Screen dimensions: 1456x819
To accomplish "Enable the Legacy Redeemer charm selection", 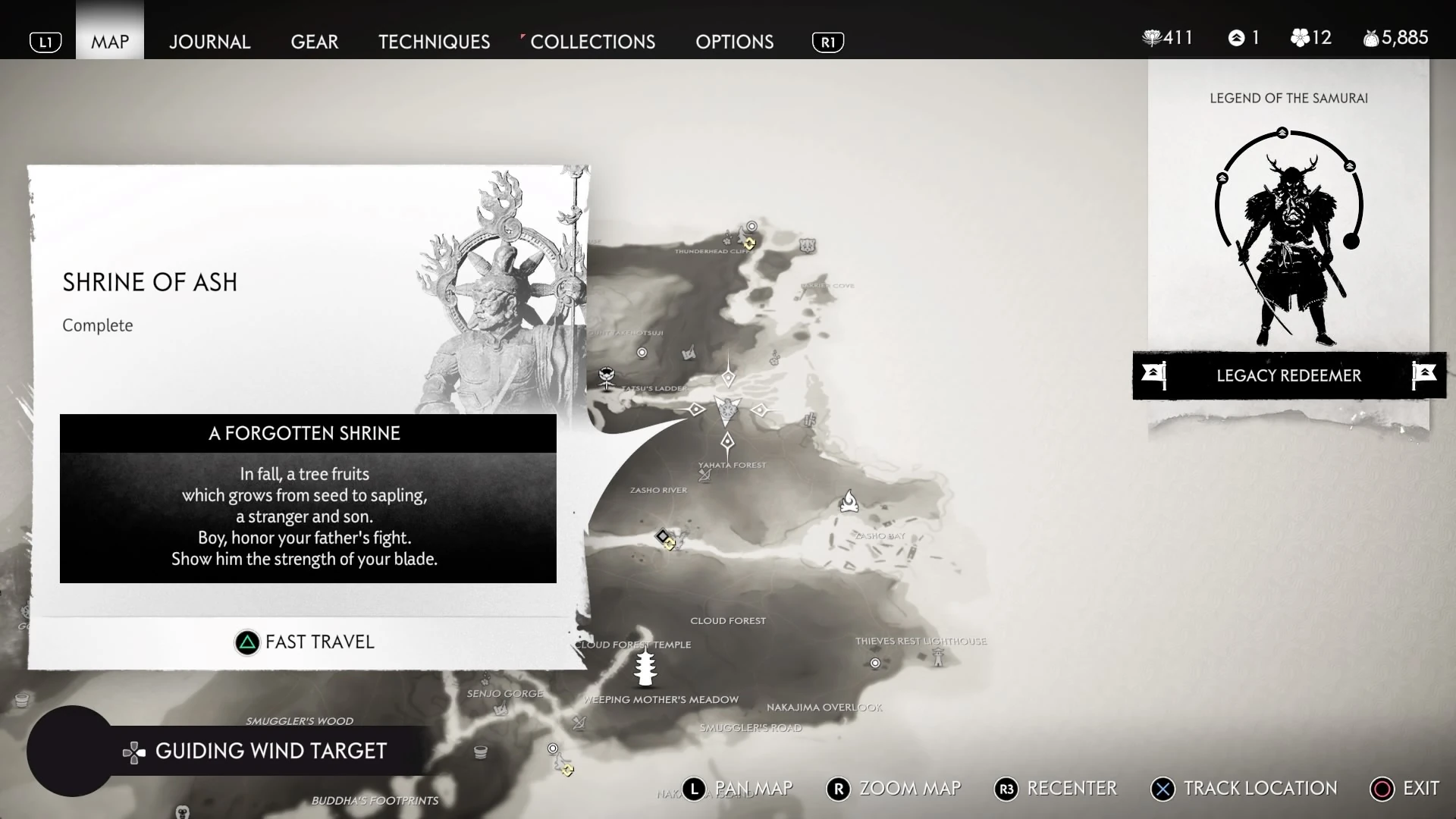I will 1288,375.
